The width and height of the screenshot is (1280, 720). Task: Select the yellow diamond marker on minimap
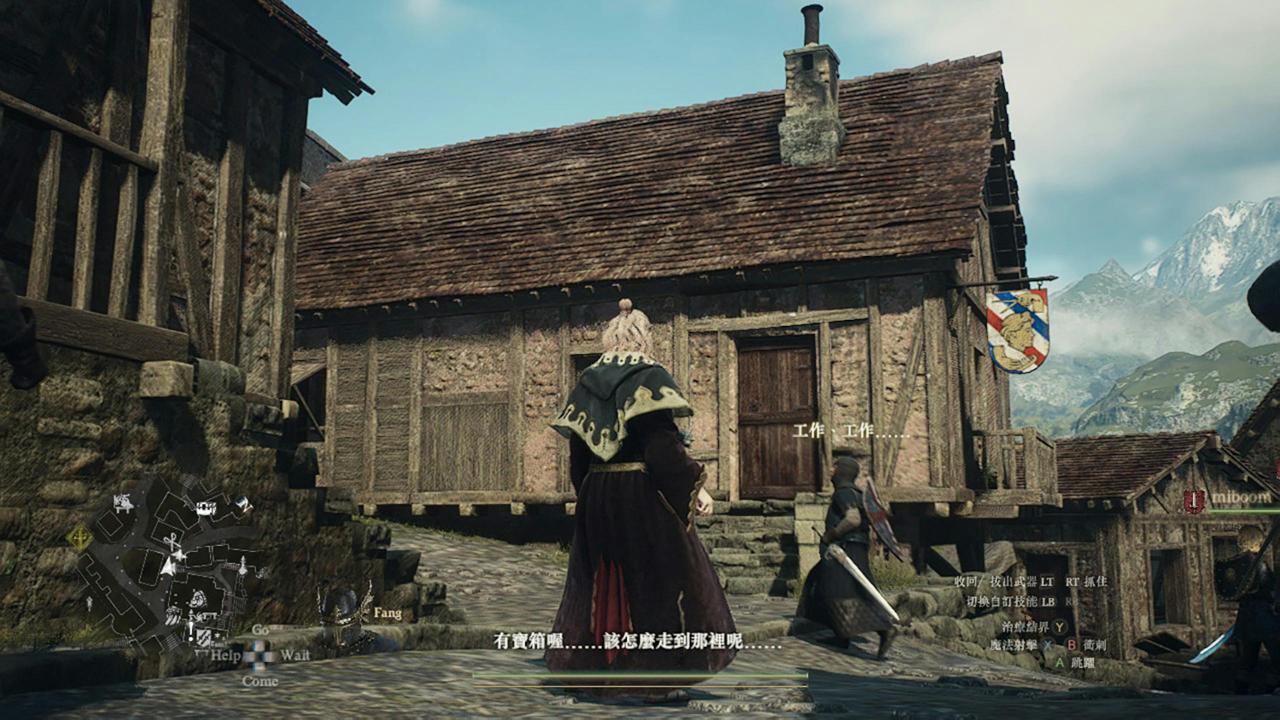coord(79,538)
